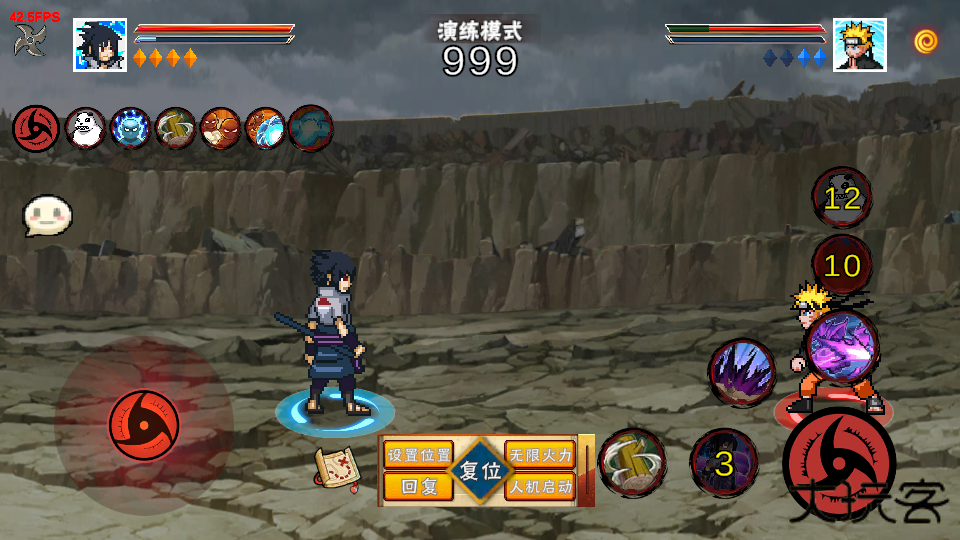The image size is (960, 540).
Task: Tap the orange spiral icon beside Naruto's portrait
Action: pyautogui.click(x=926, y=41)
